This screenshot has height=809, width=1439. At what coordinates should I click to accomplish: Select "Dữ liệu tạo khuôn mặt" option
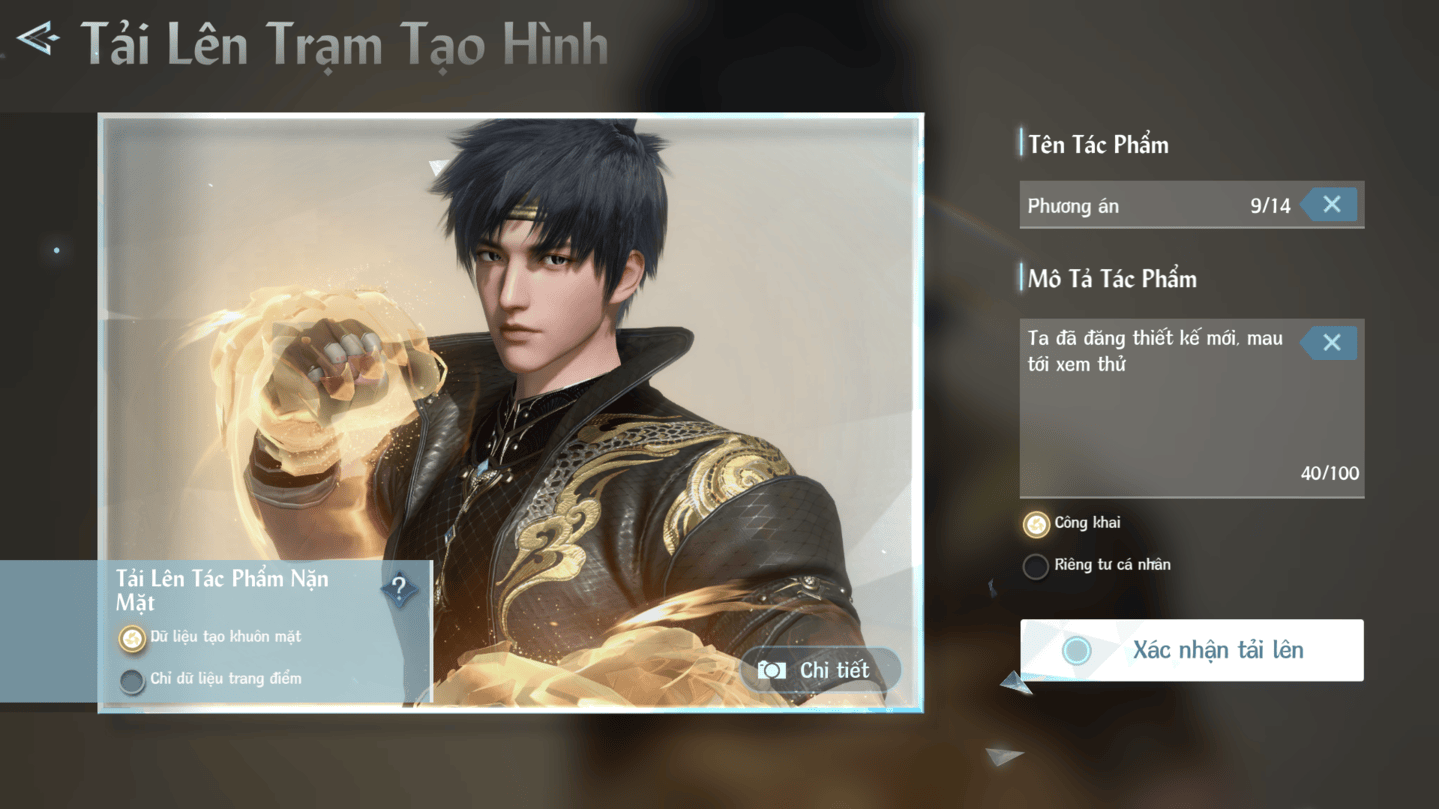click(132, 638)
